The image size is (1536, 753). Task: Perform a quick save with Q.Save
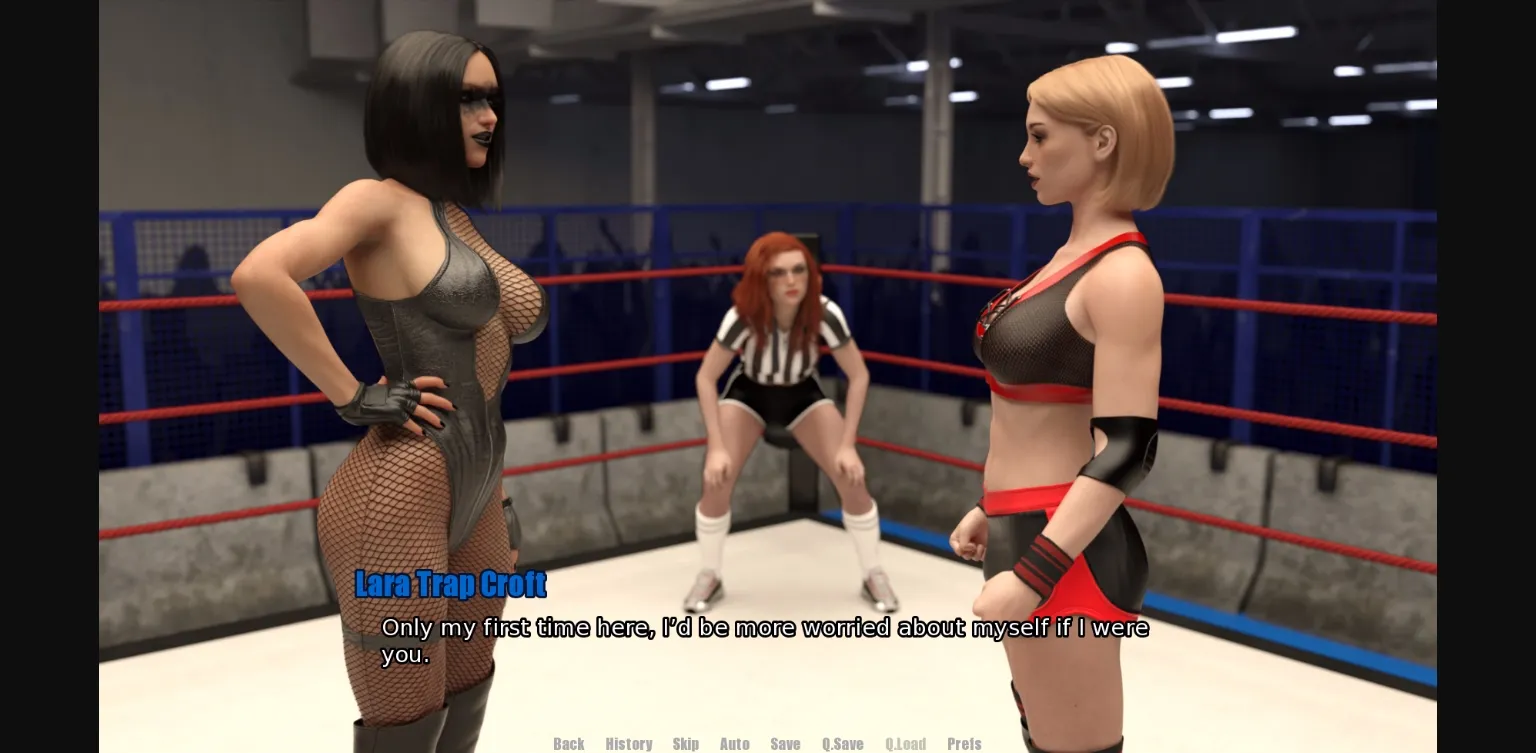(x=842, y=744)
